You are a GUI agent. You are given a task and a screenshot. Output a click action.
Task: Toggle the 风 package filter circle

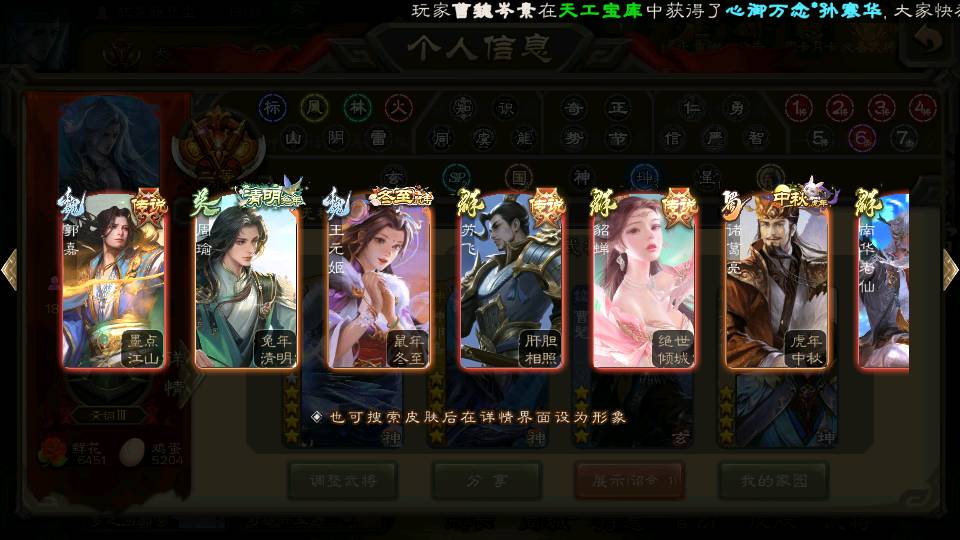pos(314,107)
